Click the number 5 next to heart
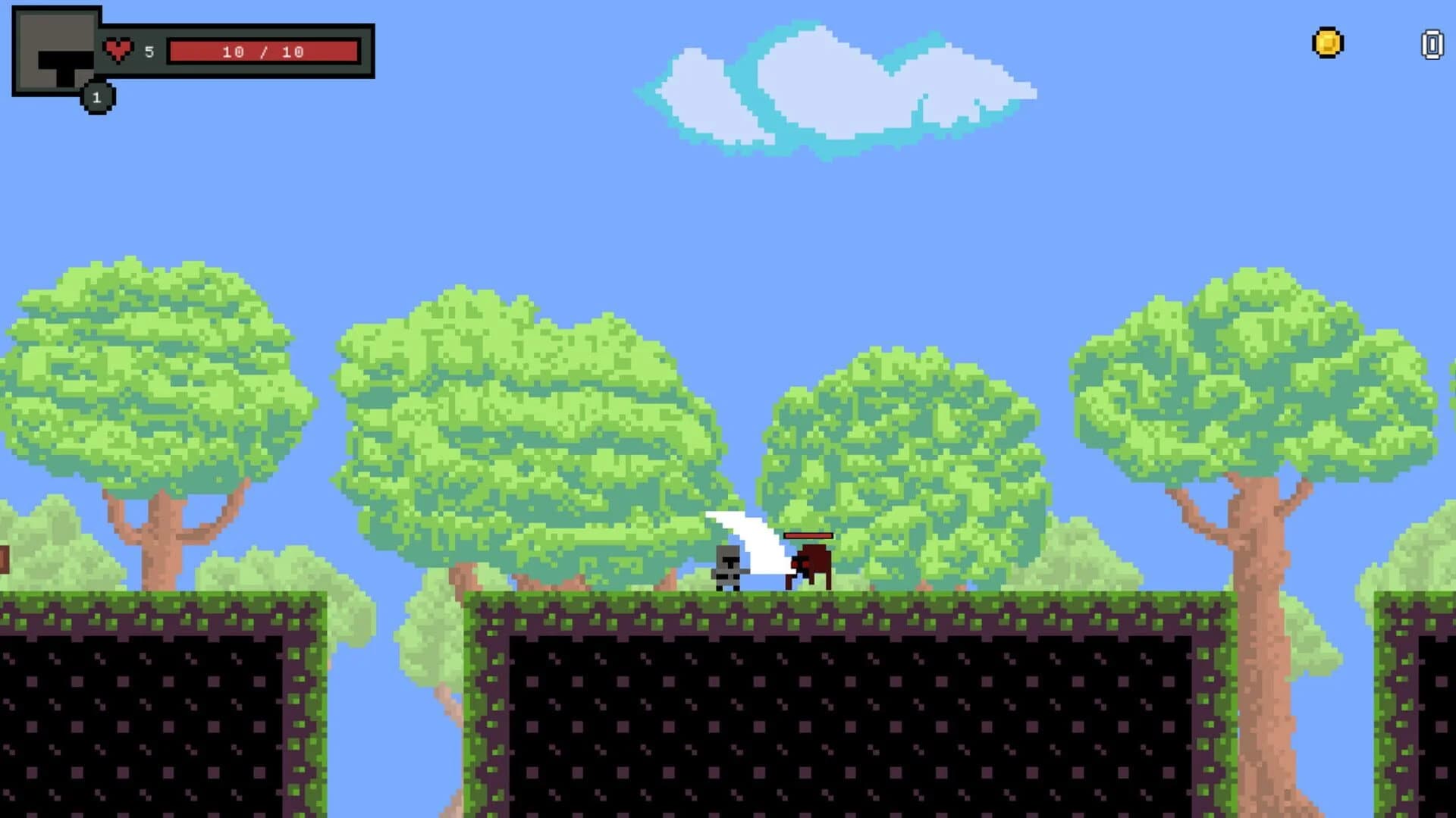The width and height of the screenshot is (1456, 818). (x=149, y=52)
